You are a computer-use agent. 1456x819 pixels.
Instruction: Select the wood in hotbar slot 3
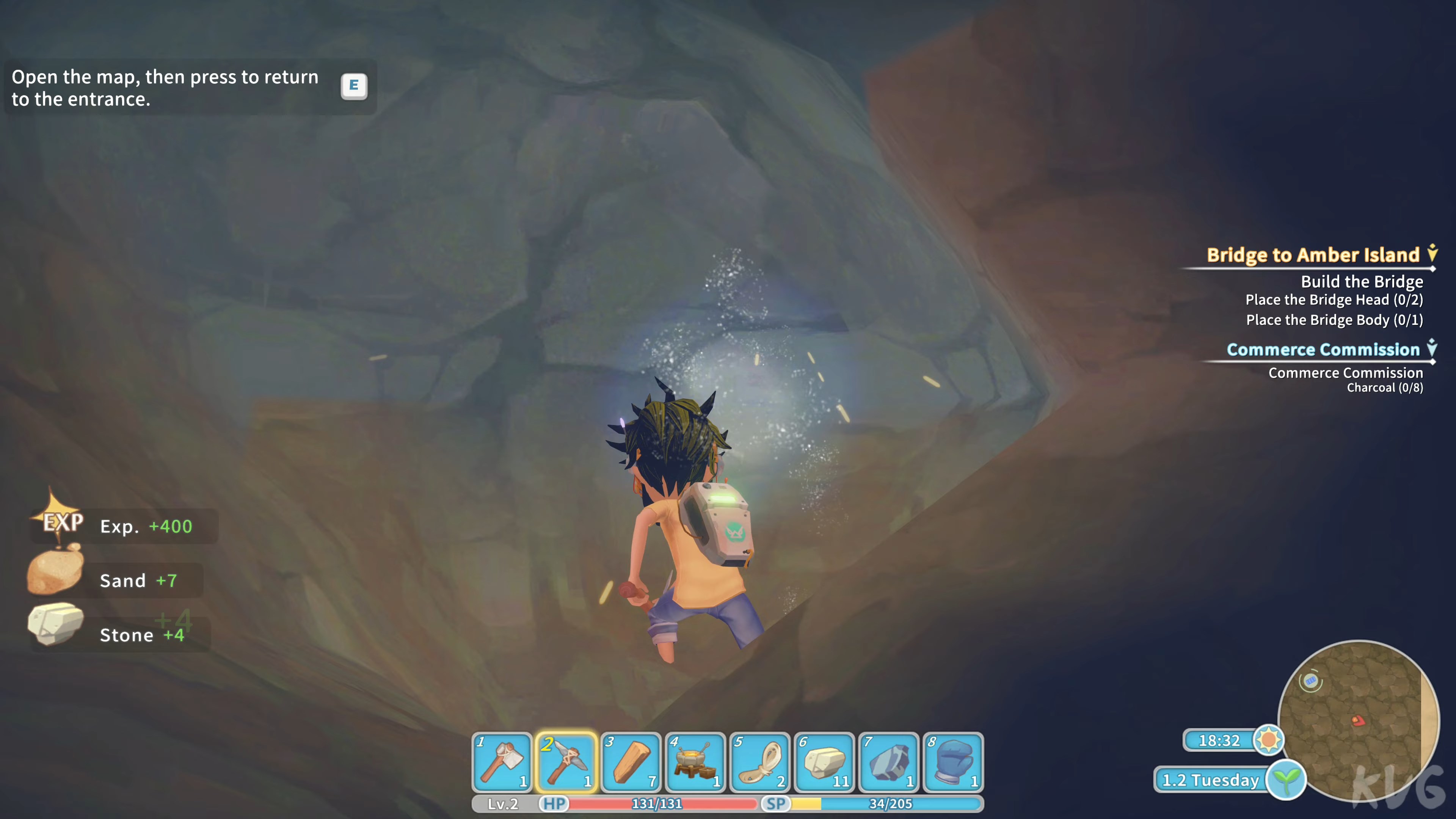pos(631,762)
